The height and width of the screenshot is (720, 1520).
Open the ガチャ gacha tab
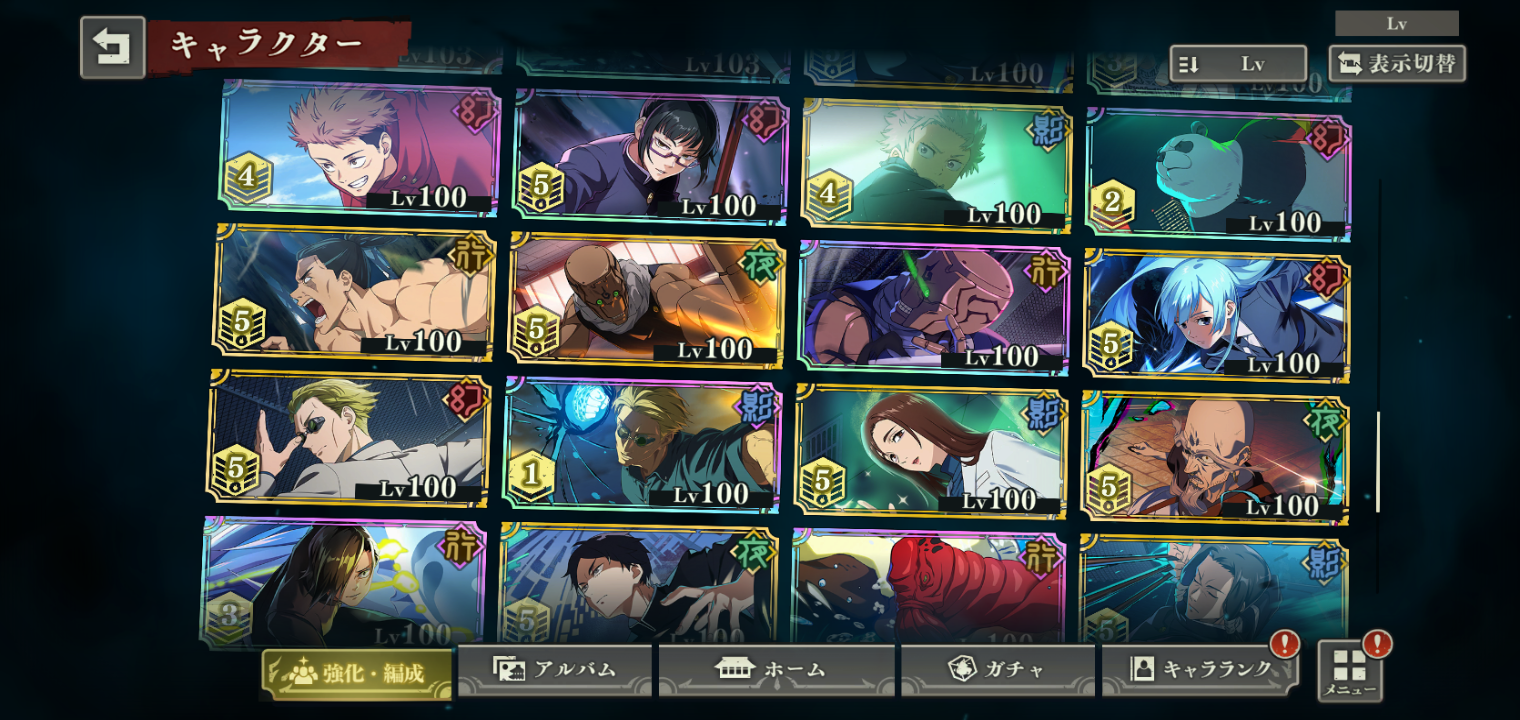pyautogui.click(x=997, y=669)
